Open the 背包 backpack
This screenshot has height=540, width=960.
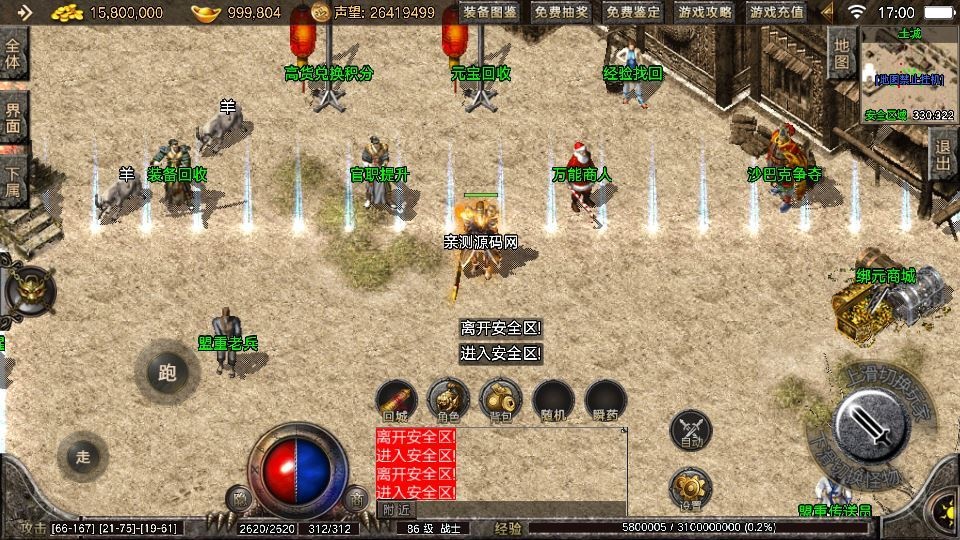501,398
